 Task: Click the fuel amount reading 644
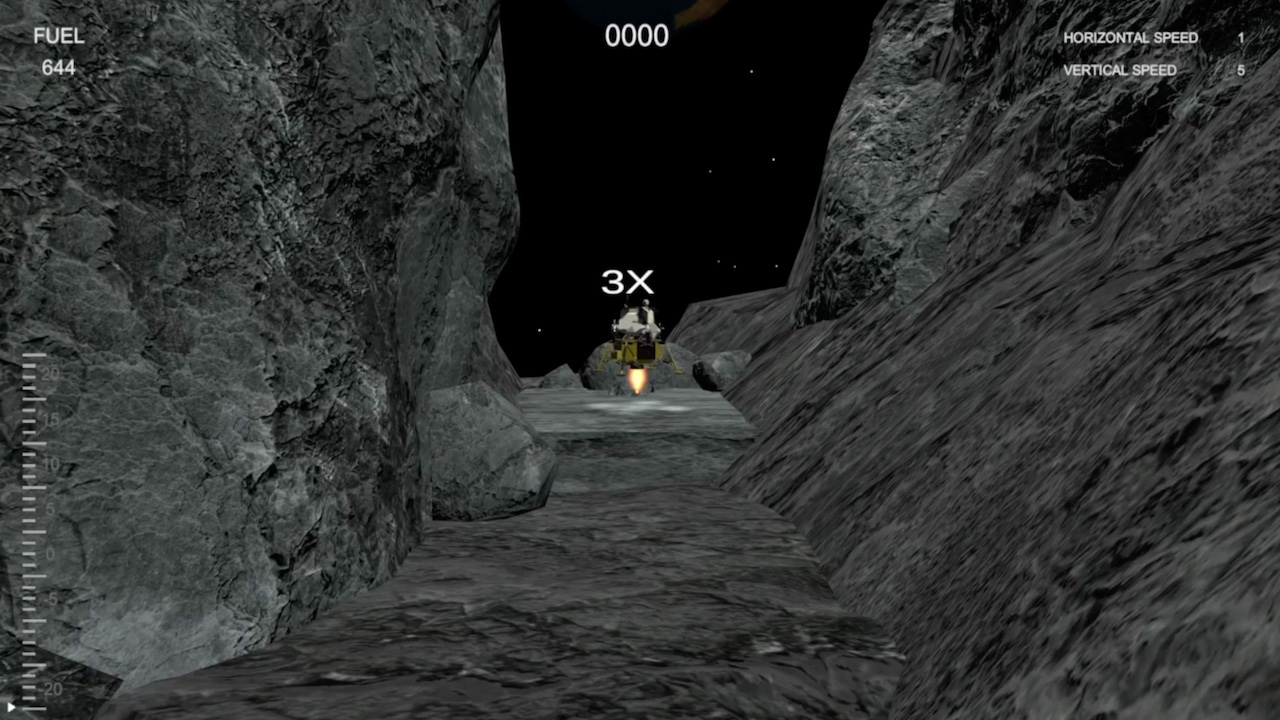coord(58,69)
